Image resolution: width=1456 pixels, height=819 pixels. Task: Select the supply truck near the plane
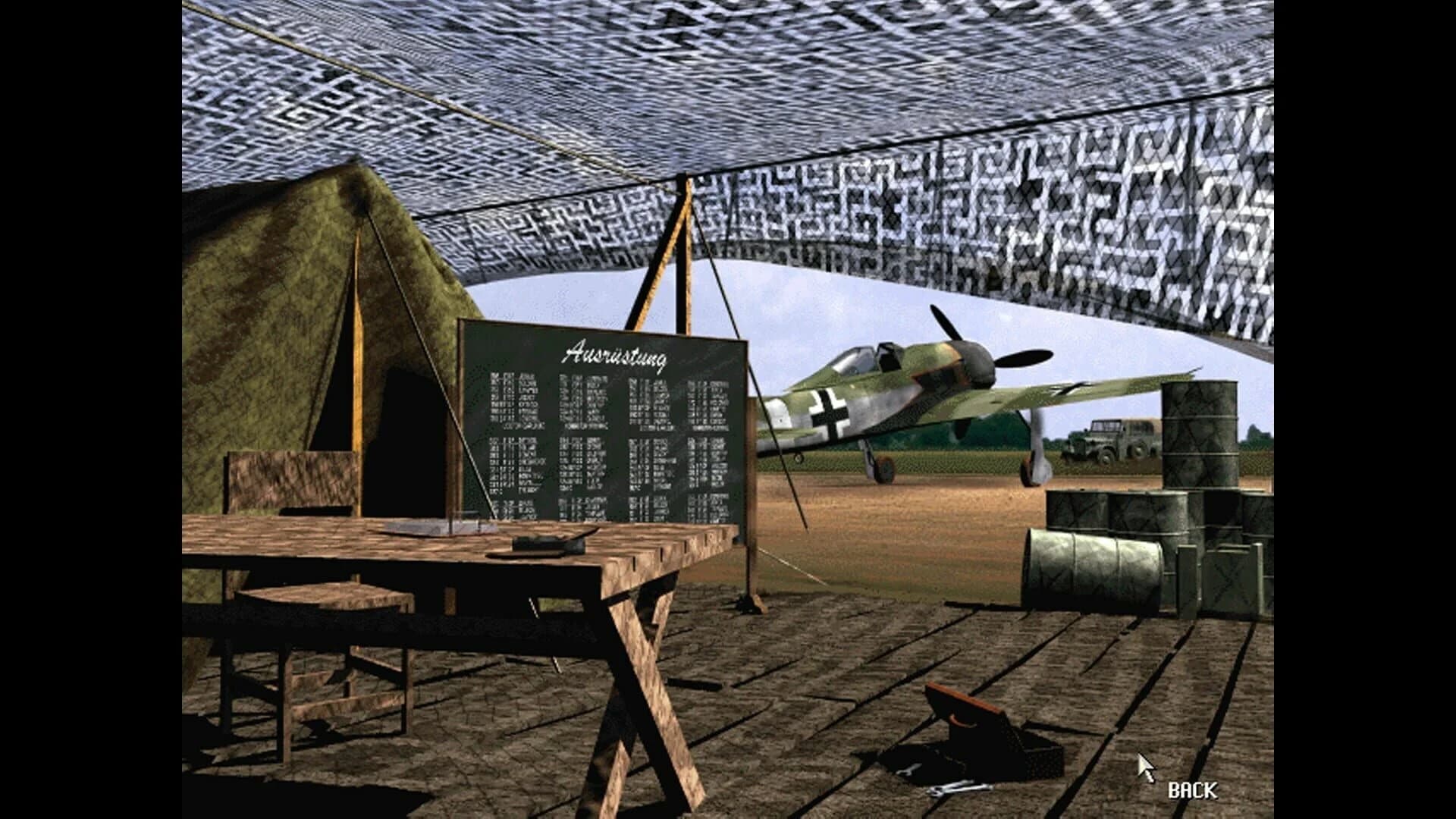pos(1111,436)
